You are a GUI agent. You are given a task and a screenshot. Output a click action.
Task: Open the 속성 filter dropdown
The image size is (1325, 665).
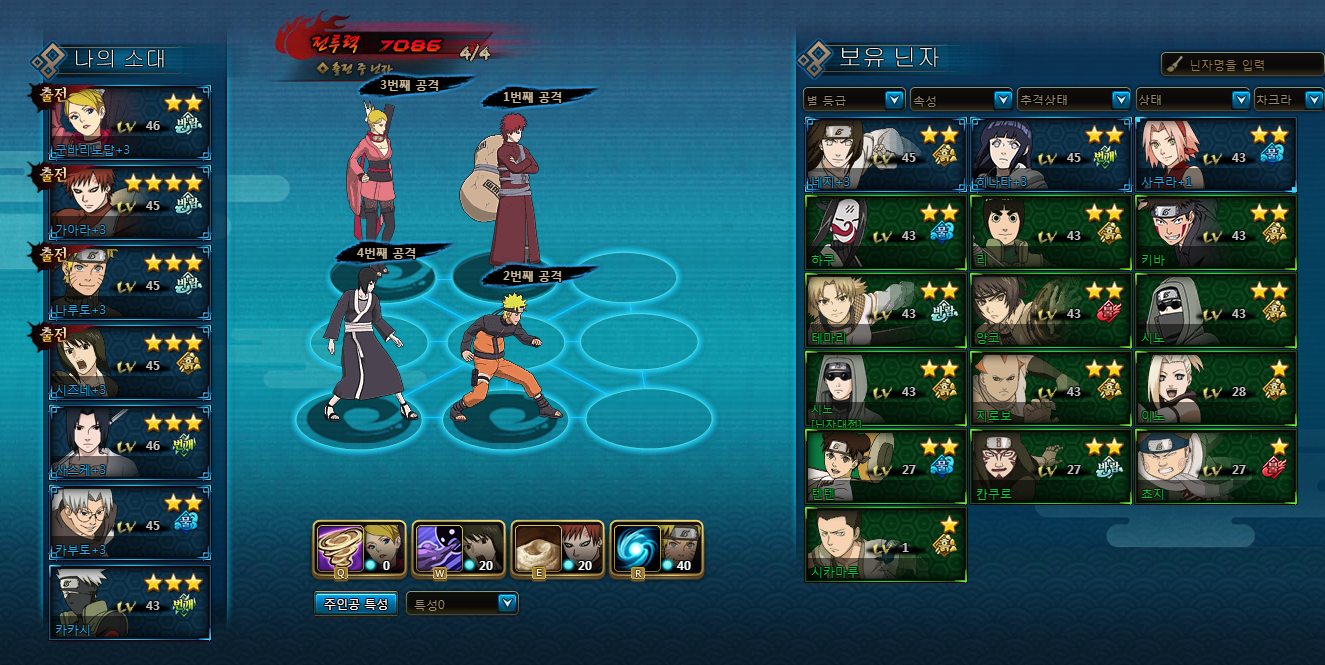coord(961,100)
